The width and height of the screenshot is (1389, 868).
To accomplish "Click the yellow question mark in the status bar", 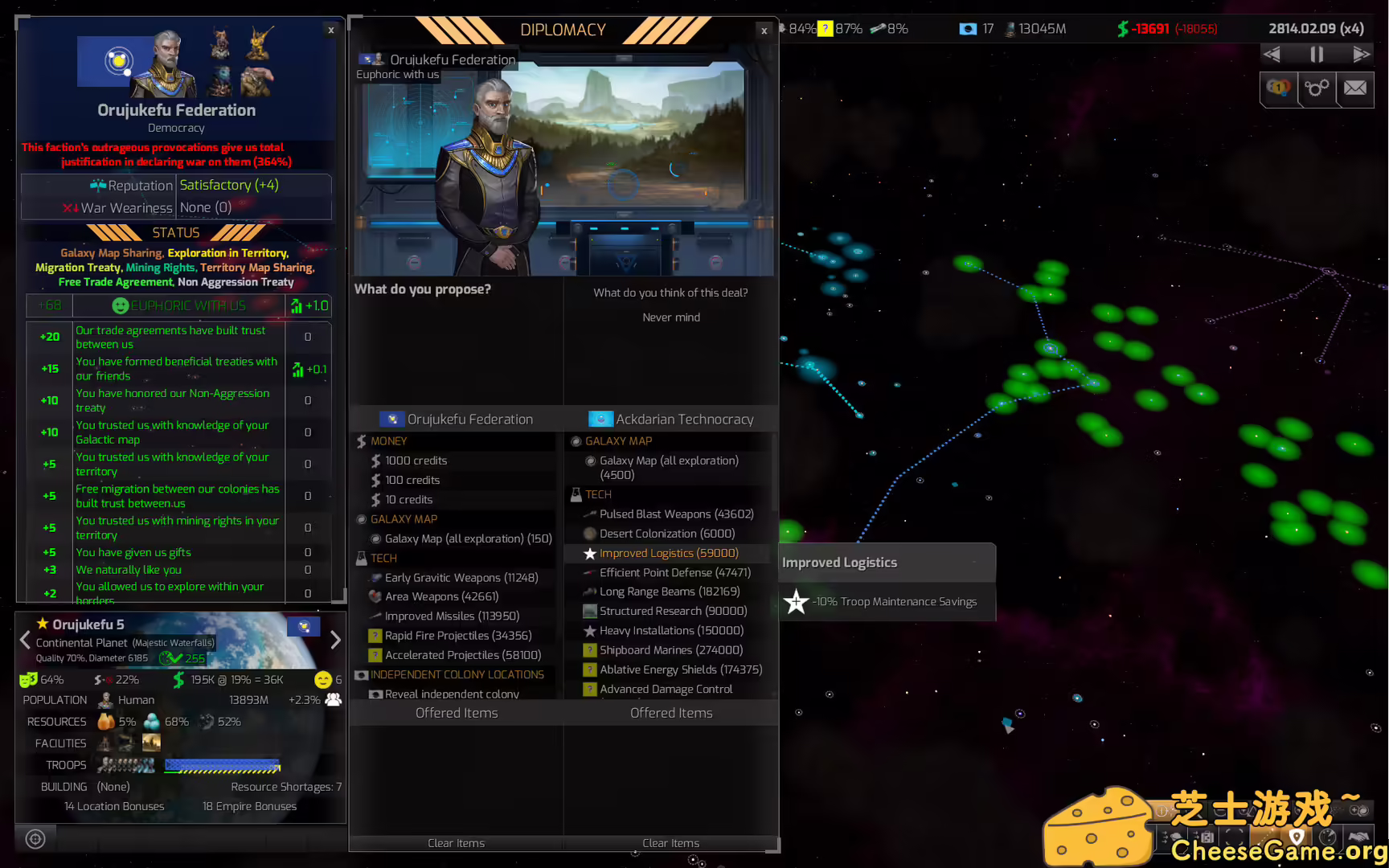I will [826, 28].
